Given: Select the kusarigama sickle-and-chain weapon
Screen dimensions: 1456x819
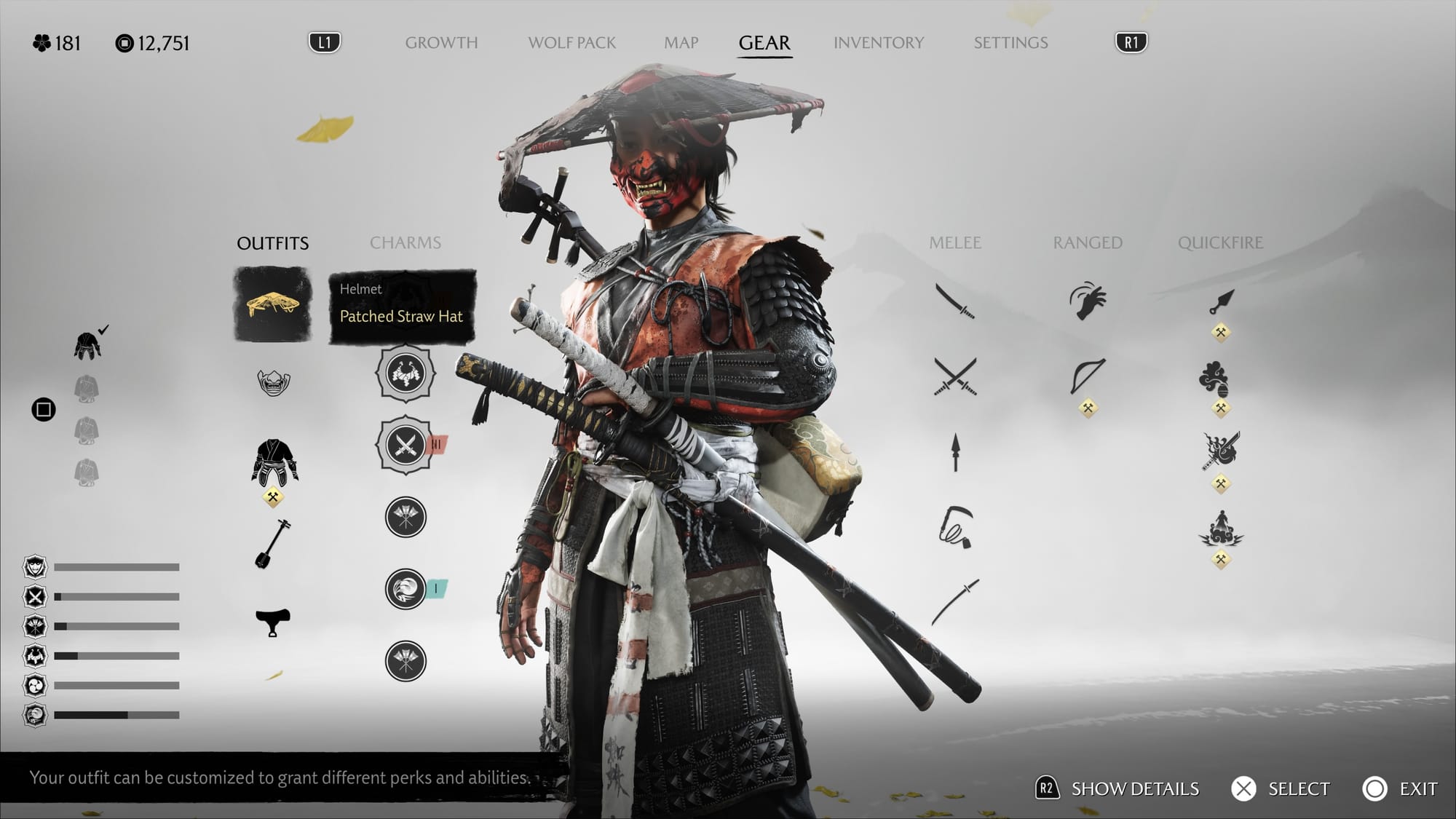Looking at the screenshot, I should (955, 527).
